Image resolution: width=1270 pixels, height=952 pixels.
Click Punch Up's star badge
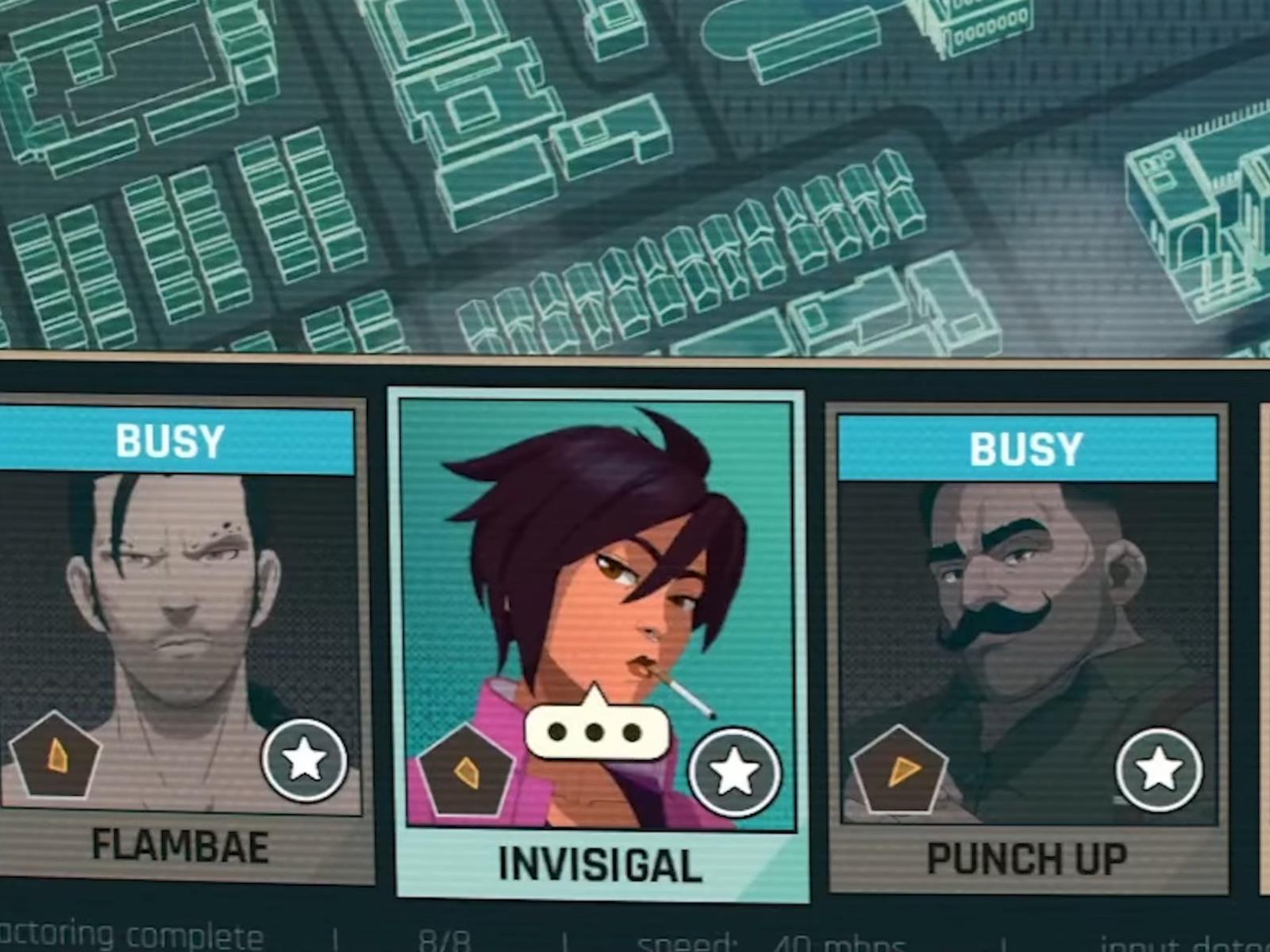pyautogui.click(x=1159, y=768)
